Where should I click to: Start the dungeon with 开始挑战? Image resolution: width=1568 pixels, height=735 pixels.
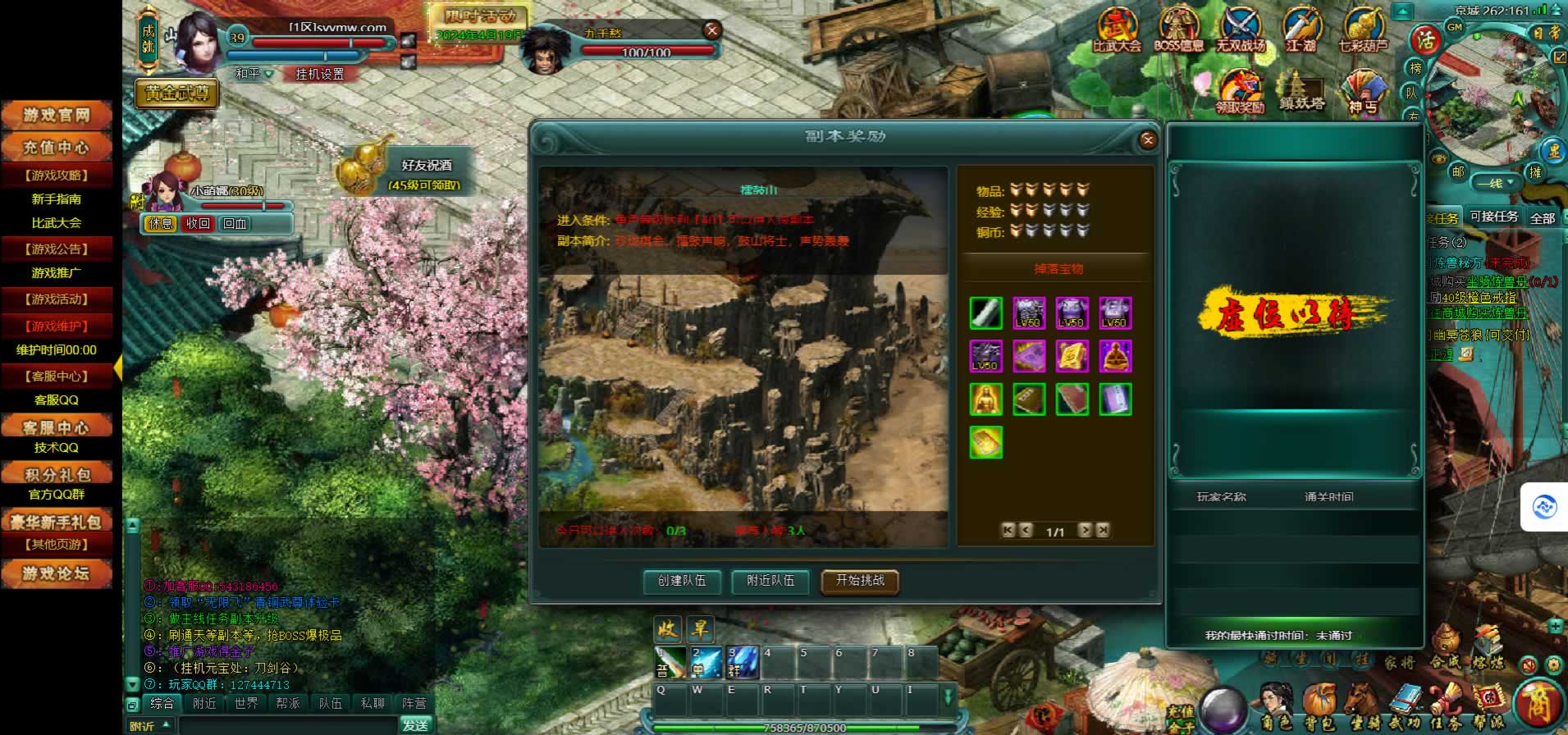click(x=859, y=581)
